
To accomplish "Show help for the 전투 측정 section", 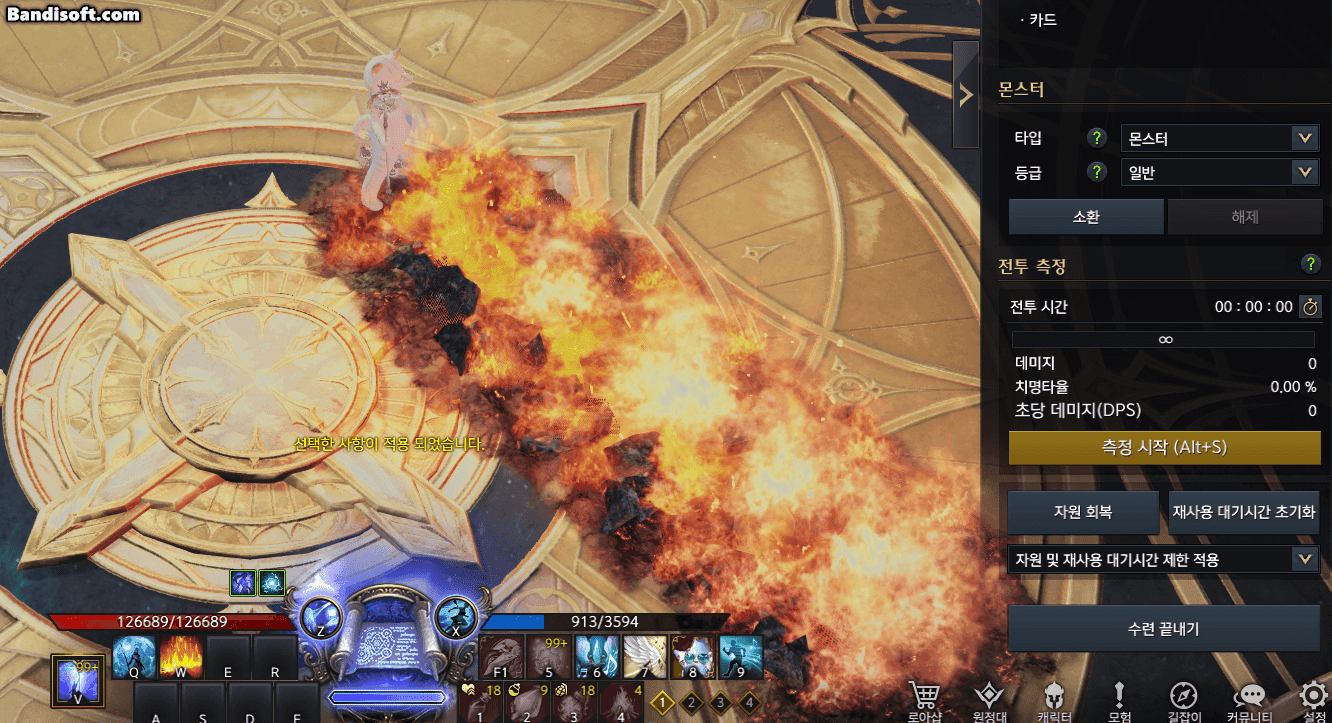I will pos(1311,264).
